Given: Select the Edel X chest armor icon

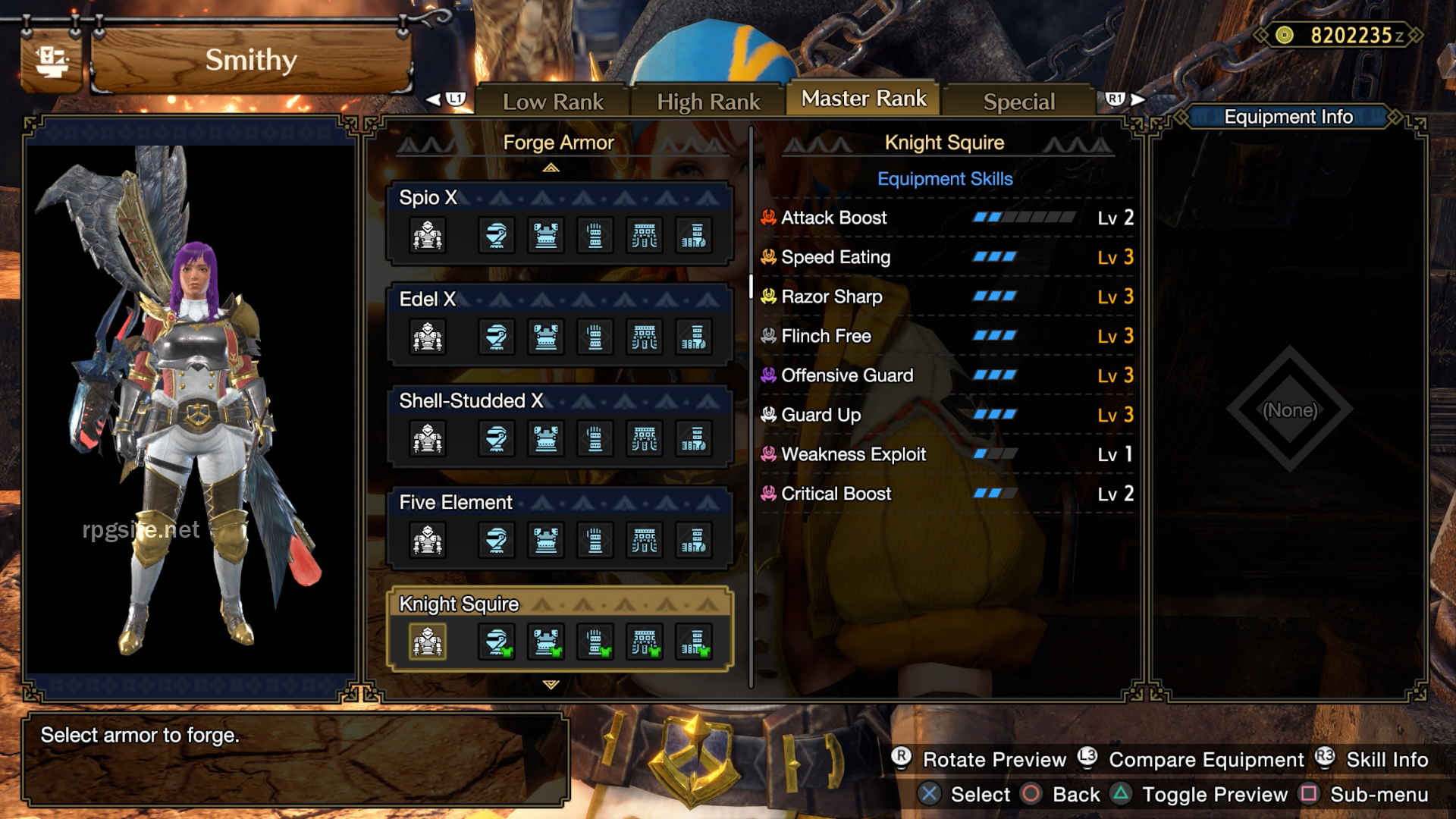Looking at the screenshot, I should [546, 337].
